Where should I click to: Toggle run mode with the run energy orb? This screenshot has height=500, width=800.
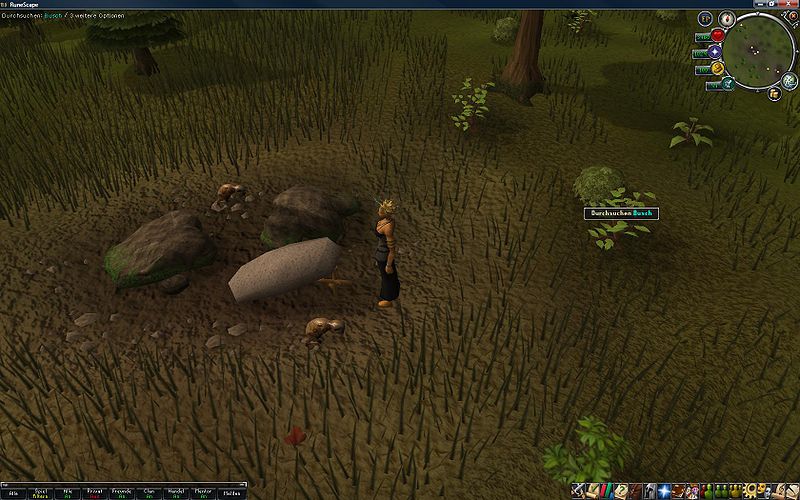717,67
